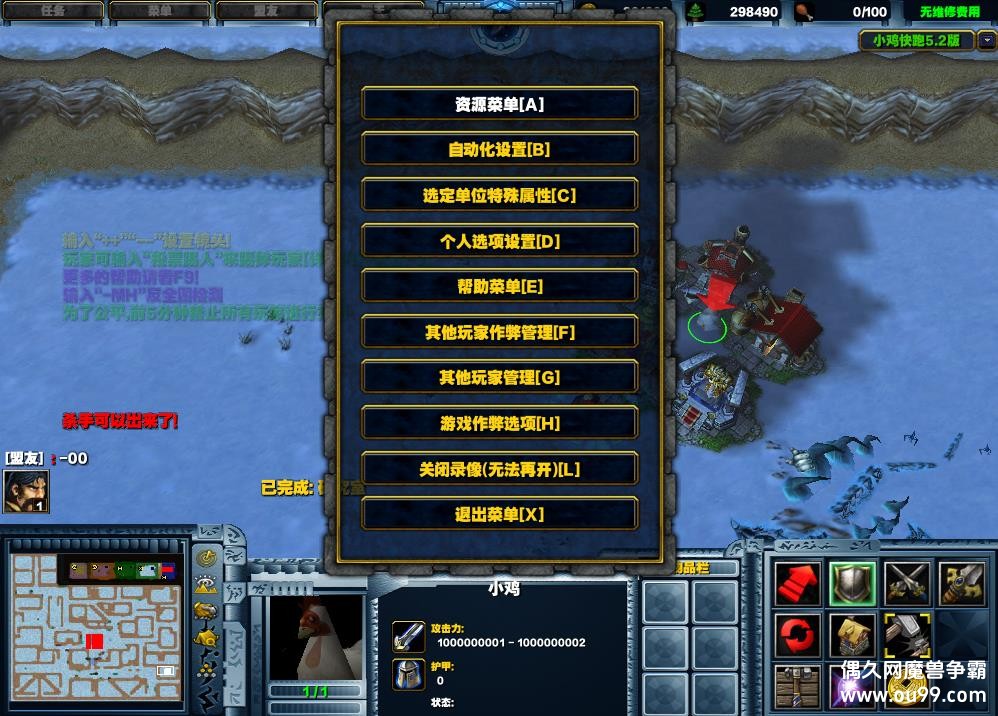The width and height of the screenshot is (998, 716).
Task: Choose 其他玩家作弊管理[F] entry
Action: (x=499, y=332)
